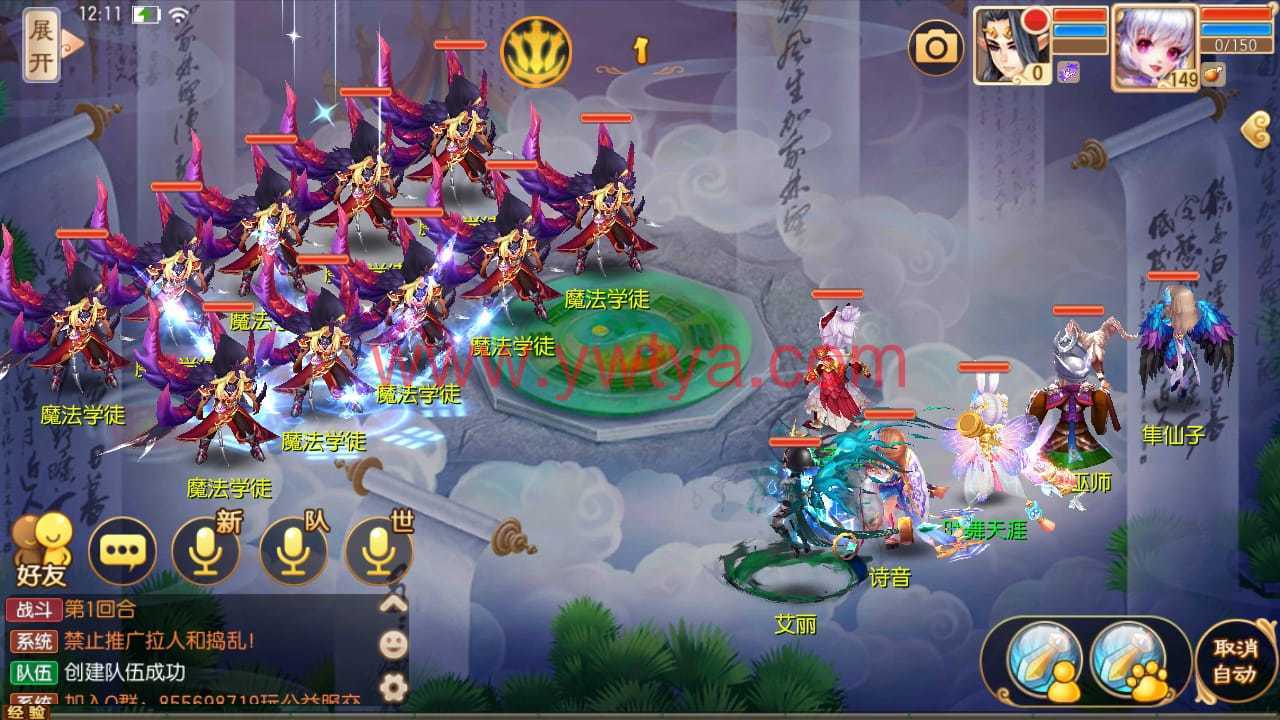Open the chat speech-bubble button

(x=122, y=549)
